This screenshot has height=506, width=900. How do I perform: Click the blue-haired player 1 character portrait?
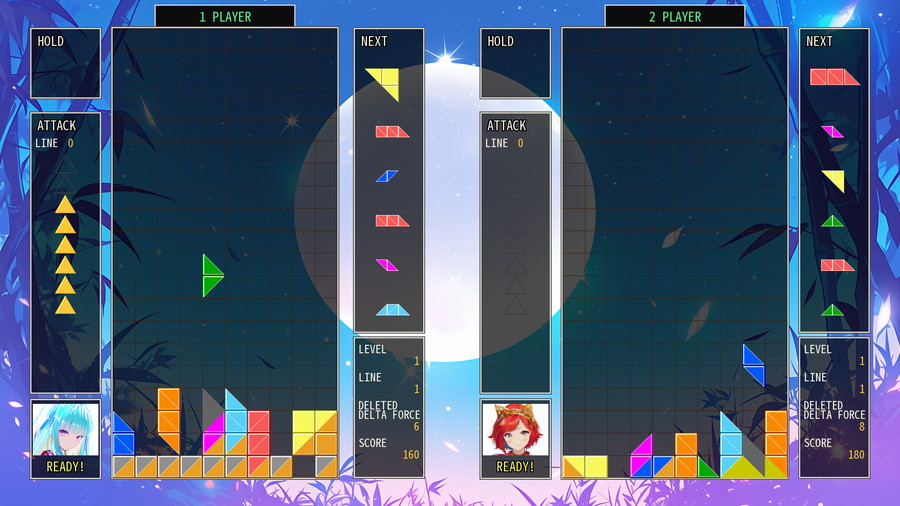point(65,432)
